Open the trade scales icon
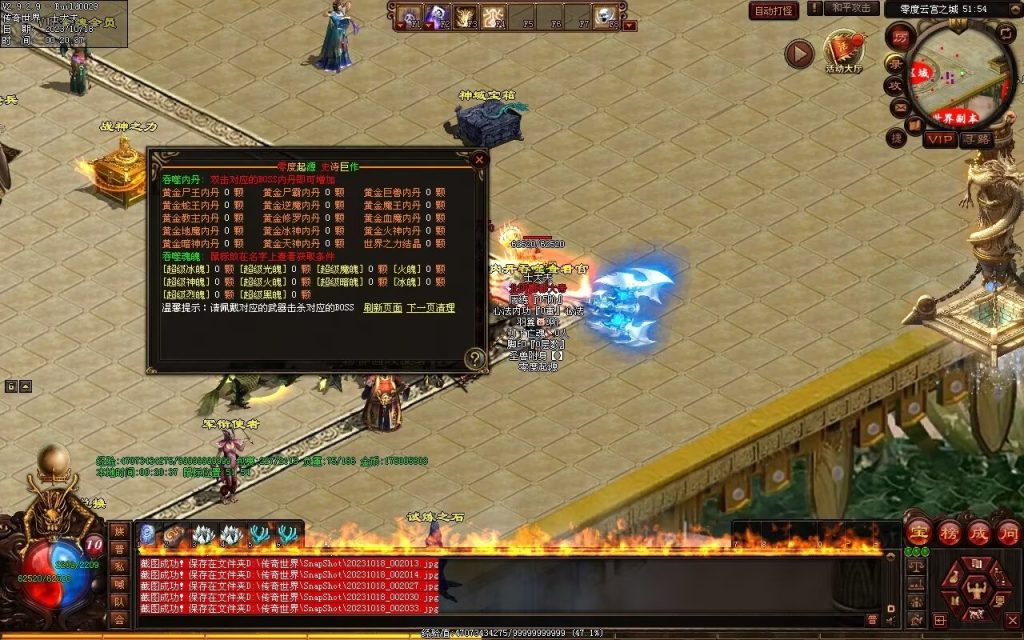The image size is (1024, 640). [x=915, y=566]
